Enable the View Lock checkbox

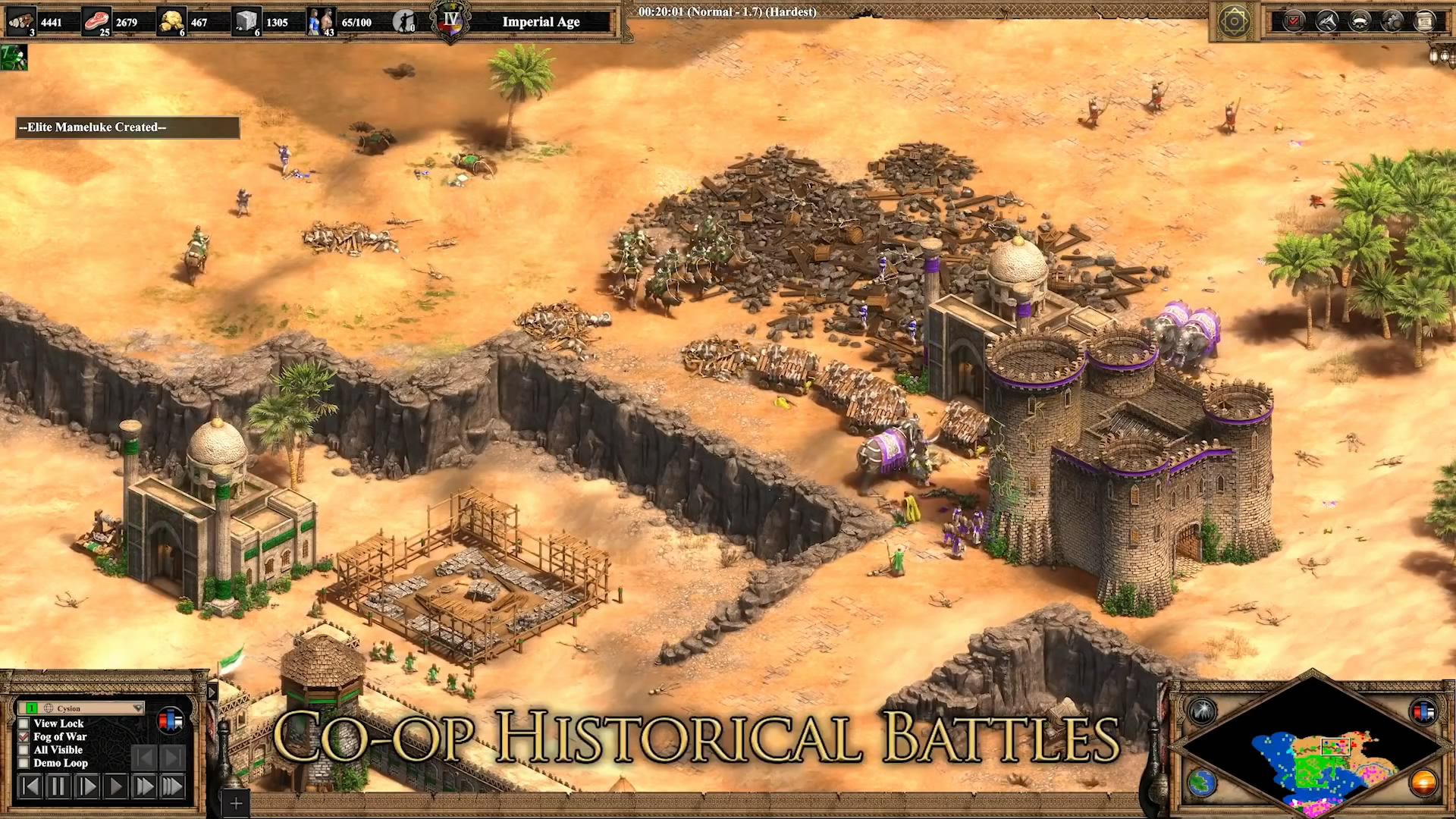pyautogui.click(x=24, y=723)
